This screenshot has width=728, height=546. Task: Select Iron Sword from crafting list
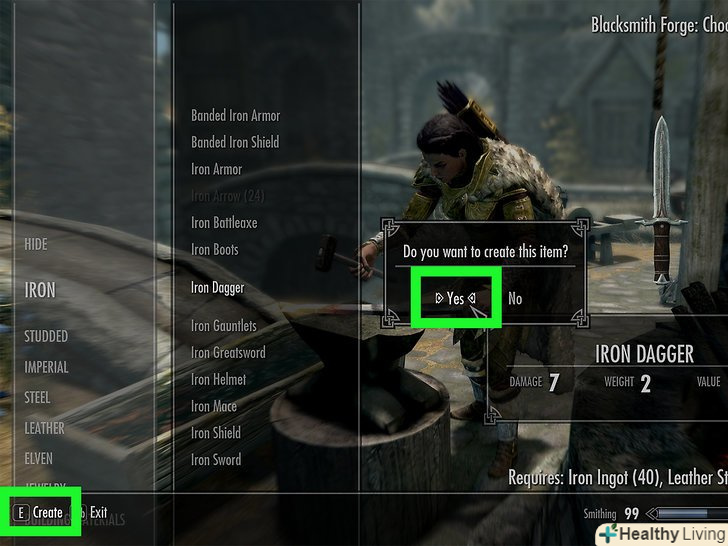click(x=215, y=460)
